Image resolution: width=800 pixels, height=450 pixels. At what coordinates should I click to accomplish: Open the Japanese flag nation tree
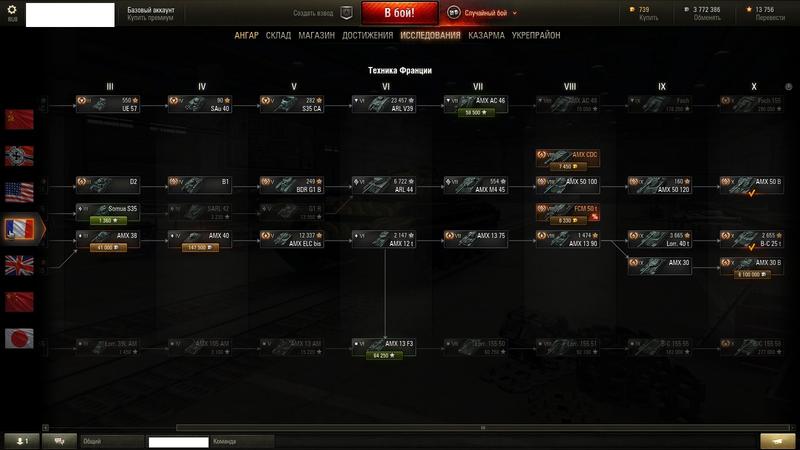[x=19, y=337]
